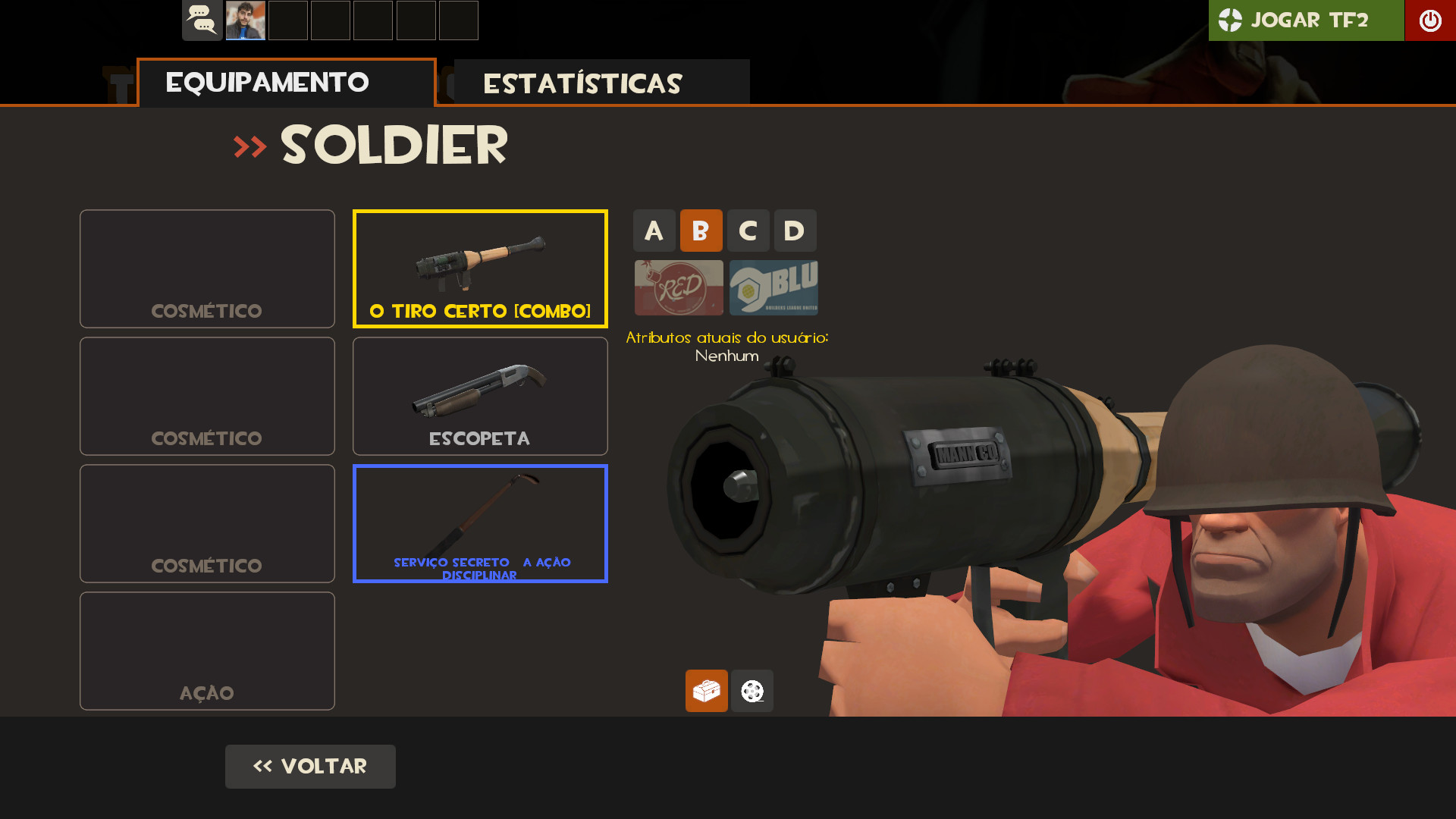Select loadout preset D
This screenshot has width=1456, height=819.
click(795, 231)
